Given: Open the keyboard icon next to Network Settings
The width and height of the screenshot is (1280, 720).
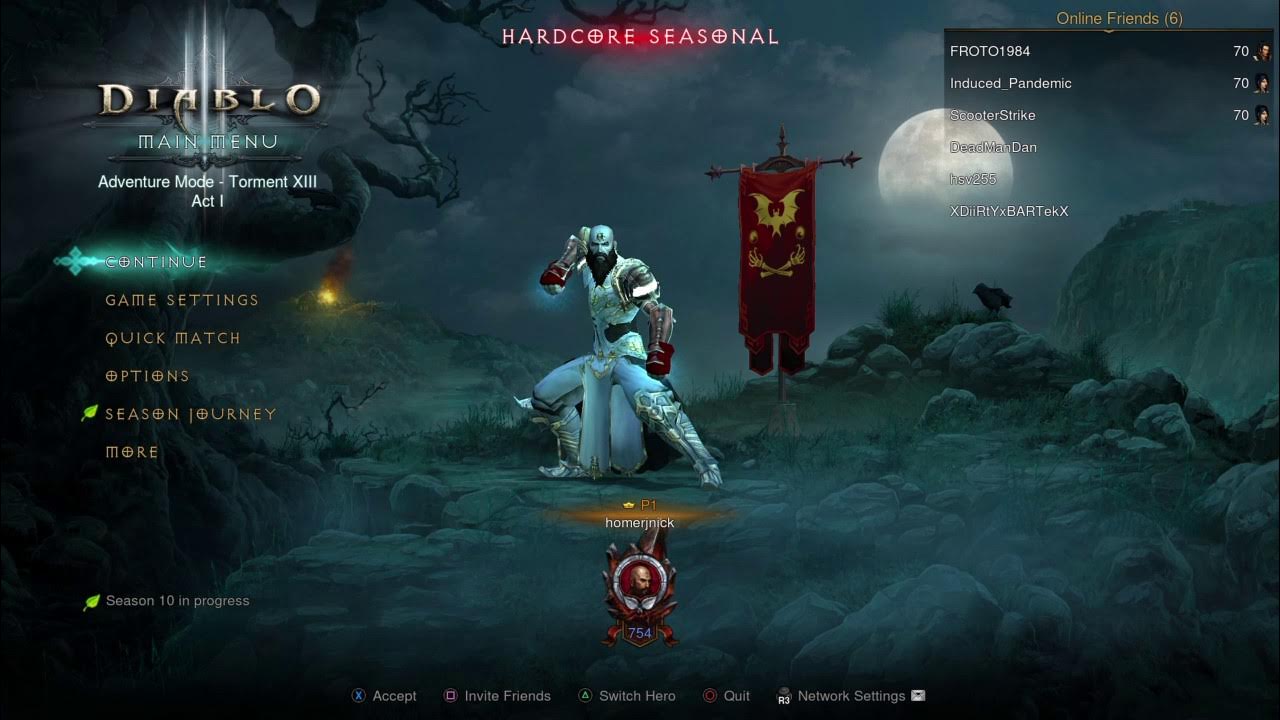Looking at the screenshot, I should point(916,695).
